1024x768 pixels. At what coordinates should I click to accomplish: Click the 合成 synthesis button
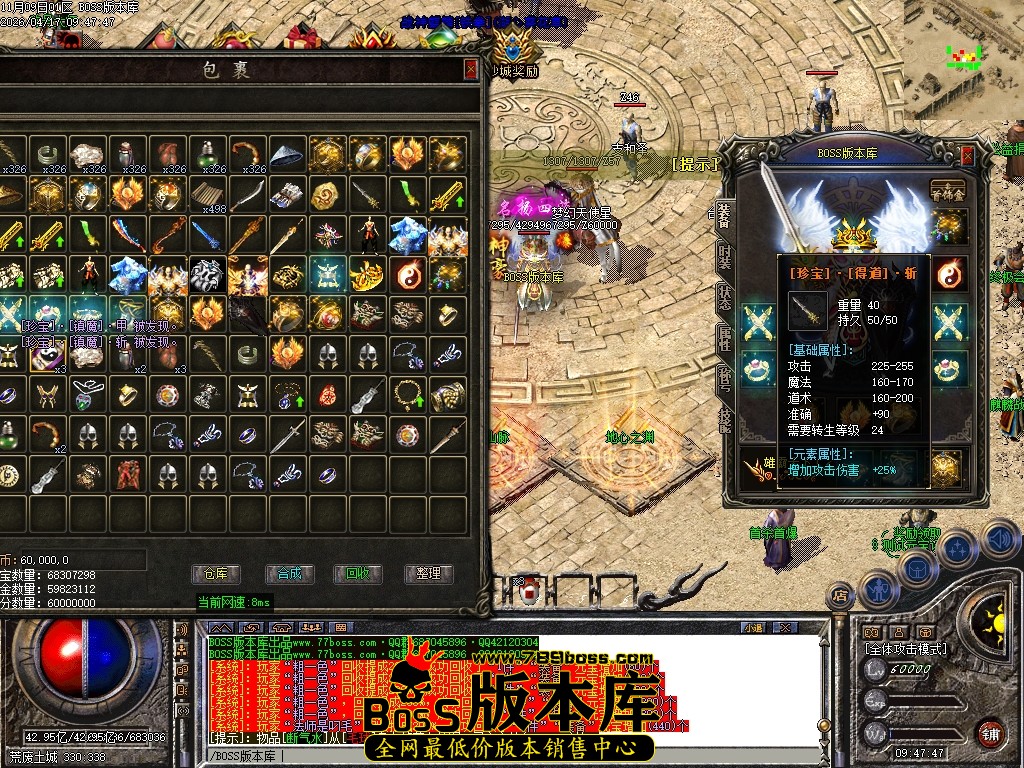(x=289, y=573)
